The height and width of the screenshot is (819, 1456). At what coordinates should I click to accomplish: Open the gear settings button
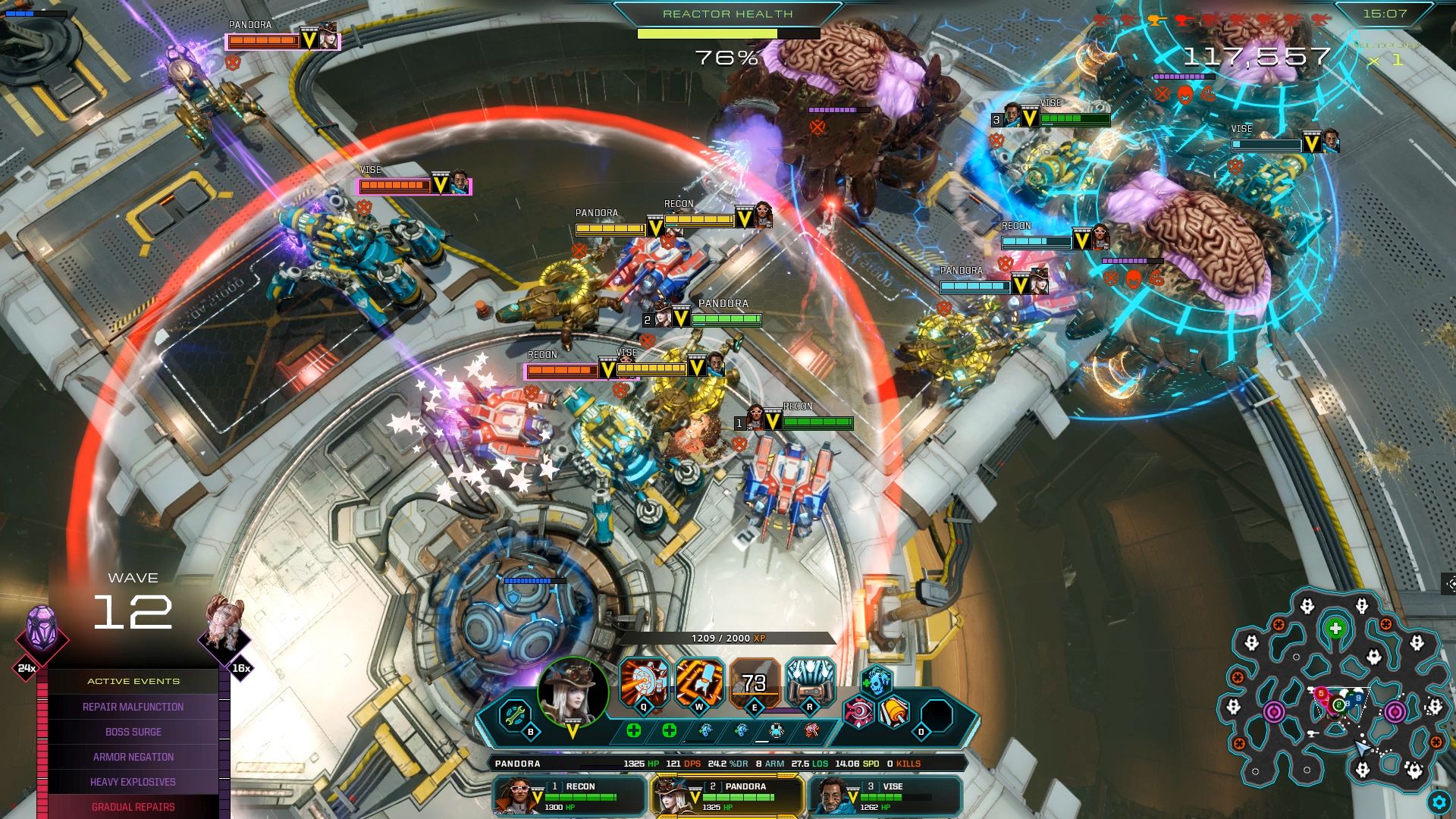(1439, 802)
